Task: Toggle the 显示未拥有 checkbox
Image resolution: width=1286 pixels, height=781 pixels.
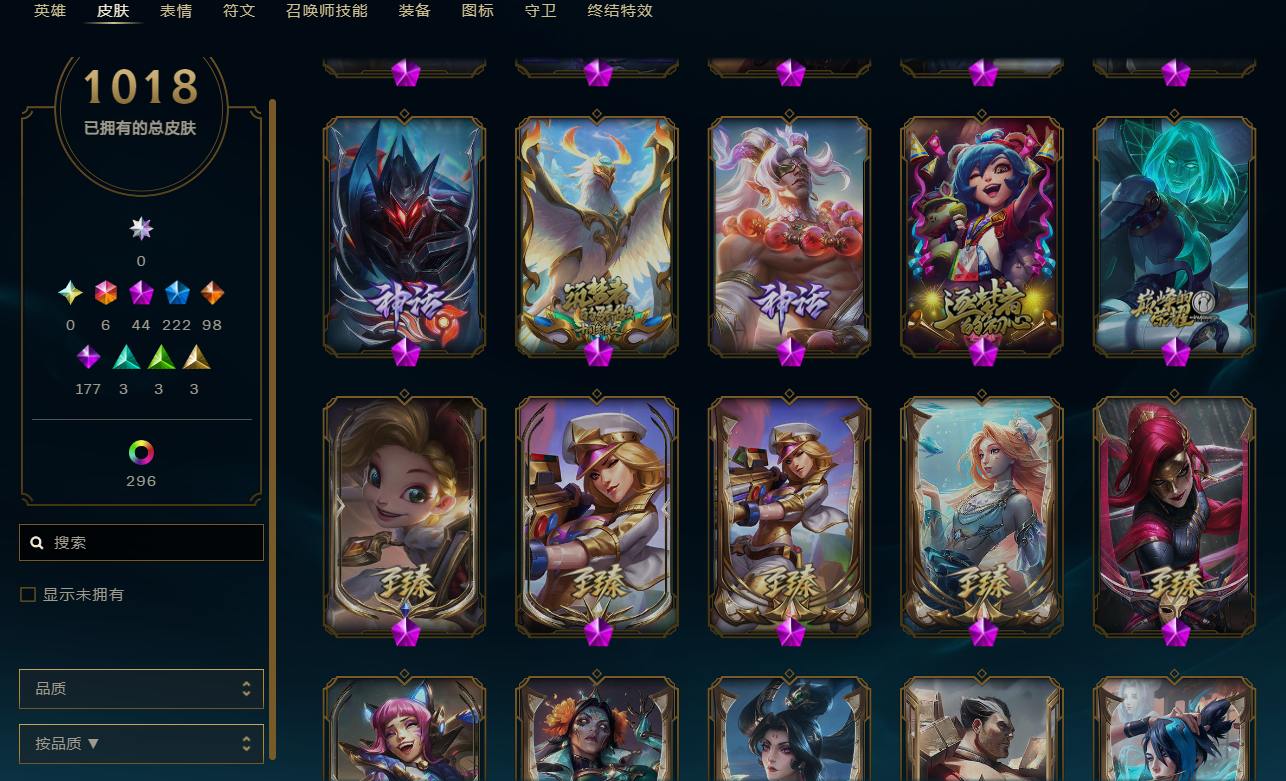Action: pyautogui.click(x=28, y=595)
